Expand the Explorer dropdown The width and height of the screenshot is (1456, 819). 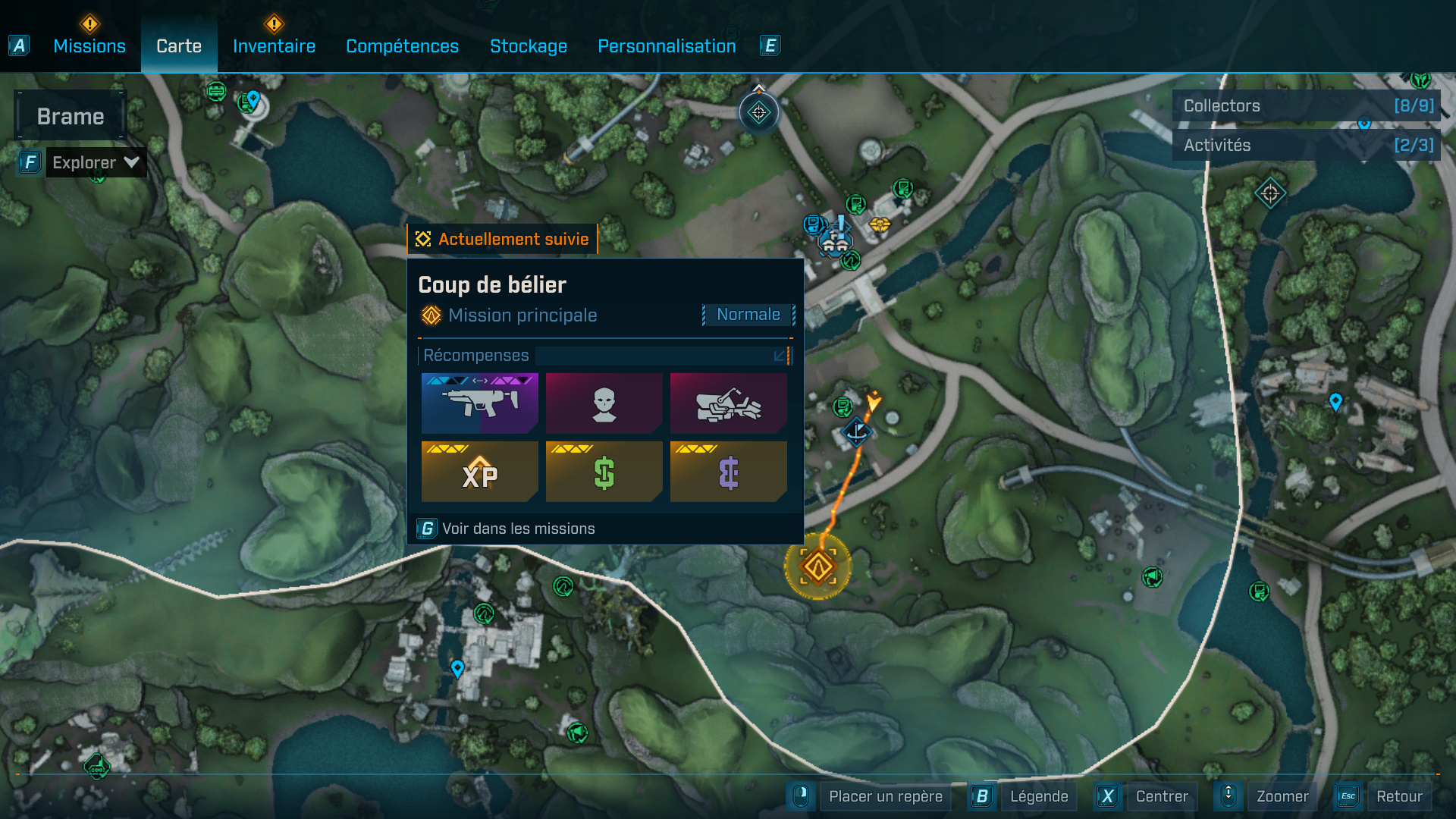click(x=95, y=162)
